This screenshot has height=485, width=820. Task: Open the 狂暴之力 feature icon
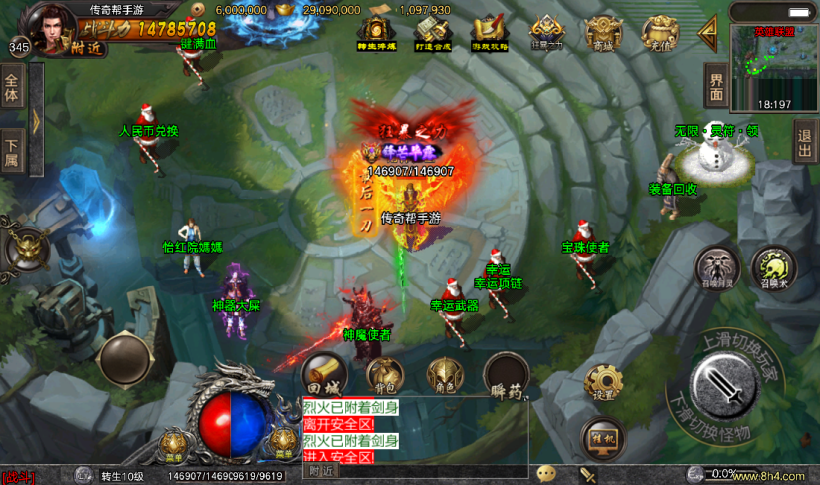(x=546, y=33)
